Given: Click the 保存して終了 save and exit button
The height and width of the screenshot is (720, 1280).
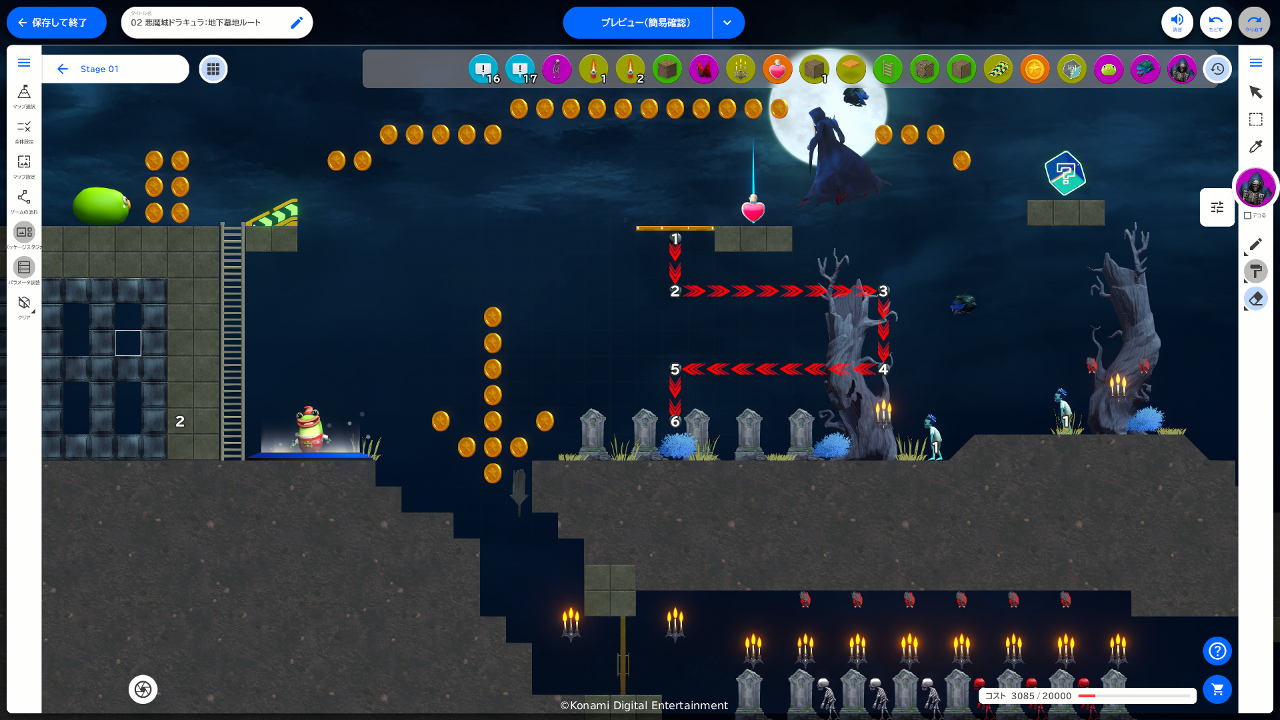Looking at the screenshot, I should 56,22.
